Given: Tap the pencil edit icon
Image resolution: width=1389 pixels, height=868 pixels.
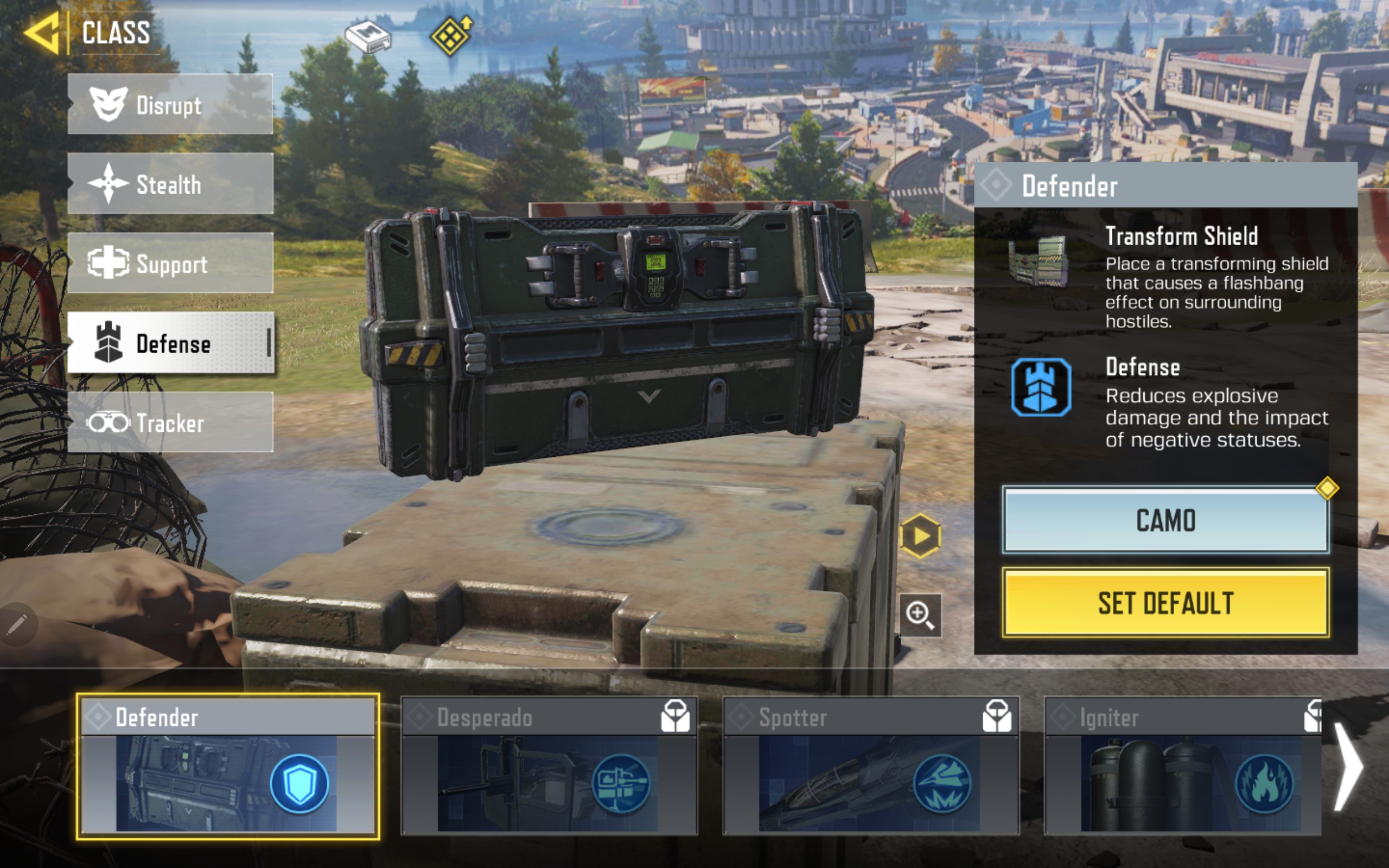Looking at the screenshot, I should pos(17,624).
